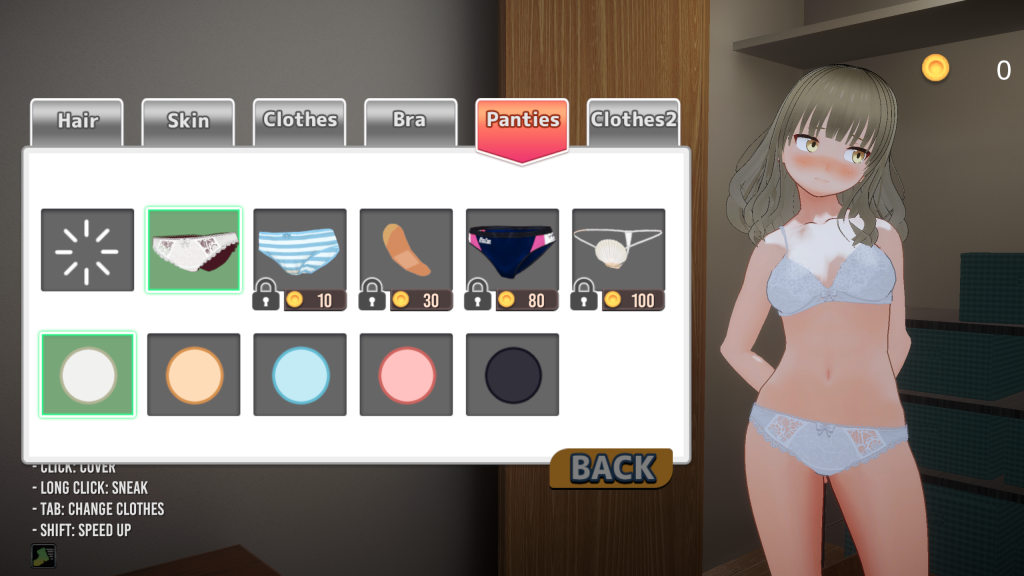Click the BACK button
The image size is (1024, 576).
tap(612, 468)
